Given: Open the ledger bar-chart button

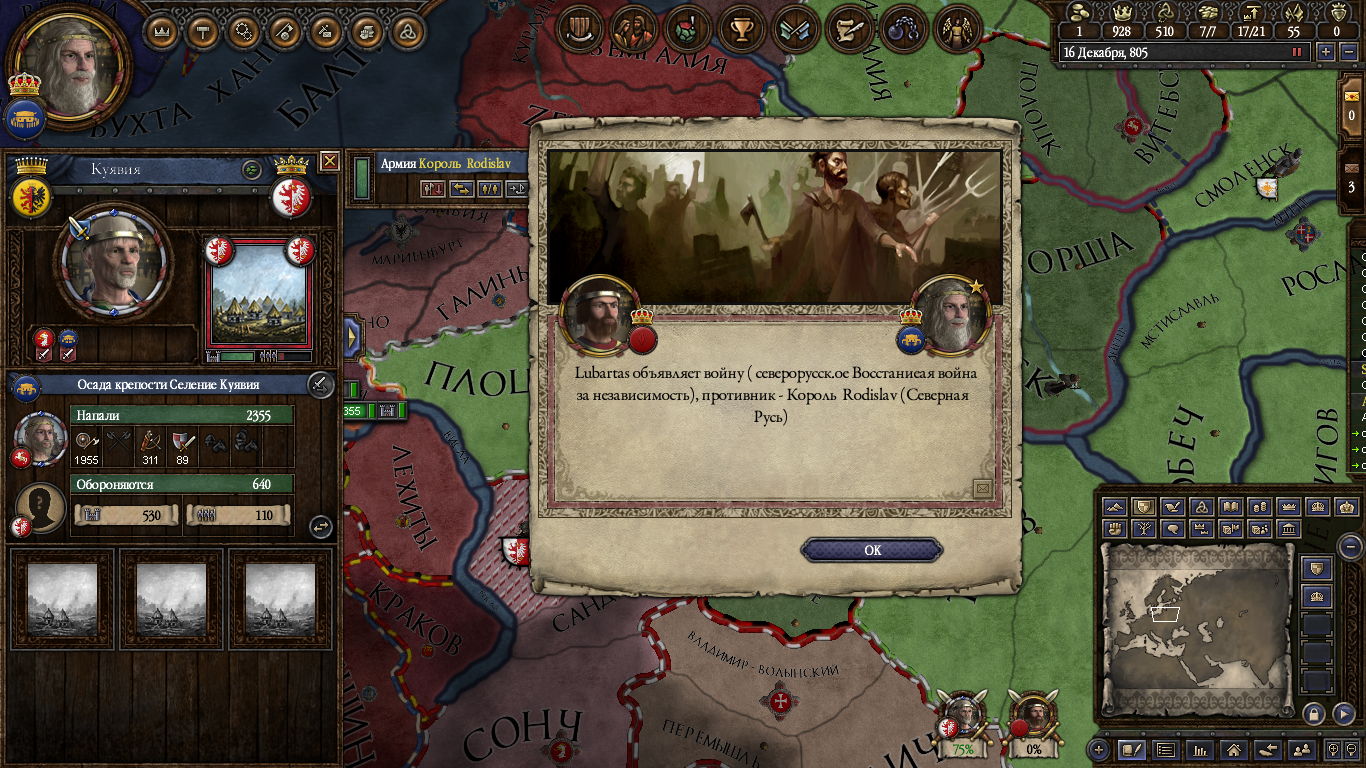Looking at the screenshot, I should (x=1199, y=749).
